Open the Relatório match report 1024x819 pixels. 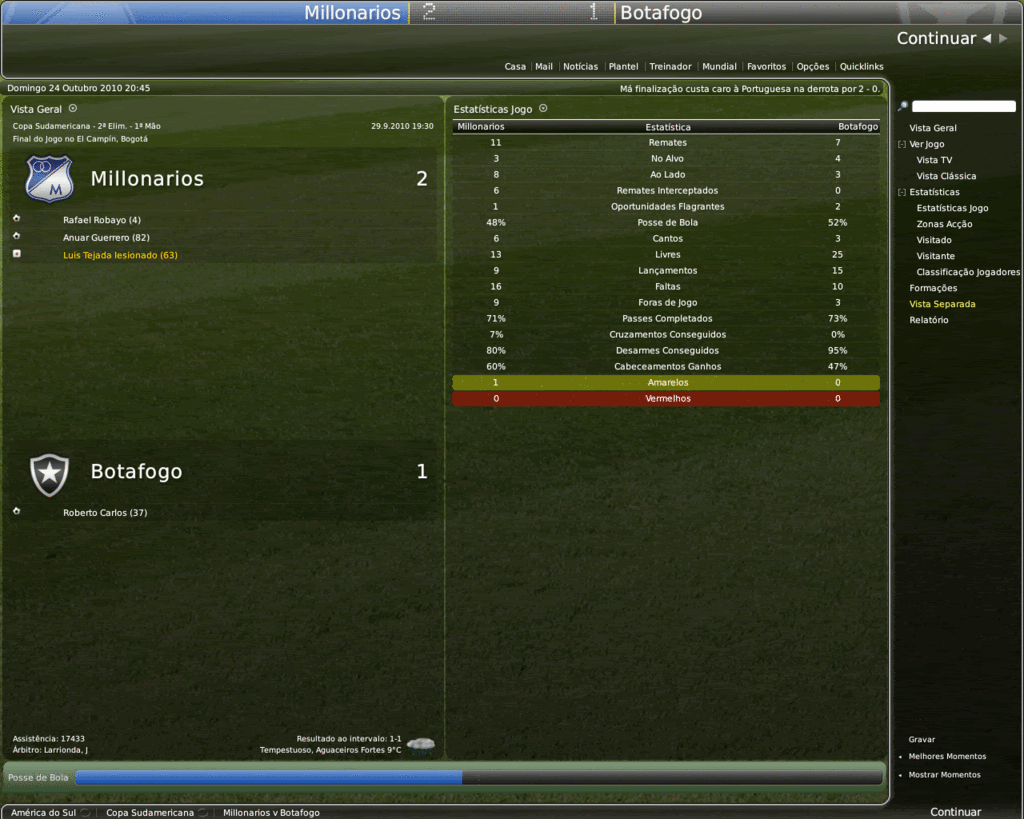[x=929, y=320]
